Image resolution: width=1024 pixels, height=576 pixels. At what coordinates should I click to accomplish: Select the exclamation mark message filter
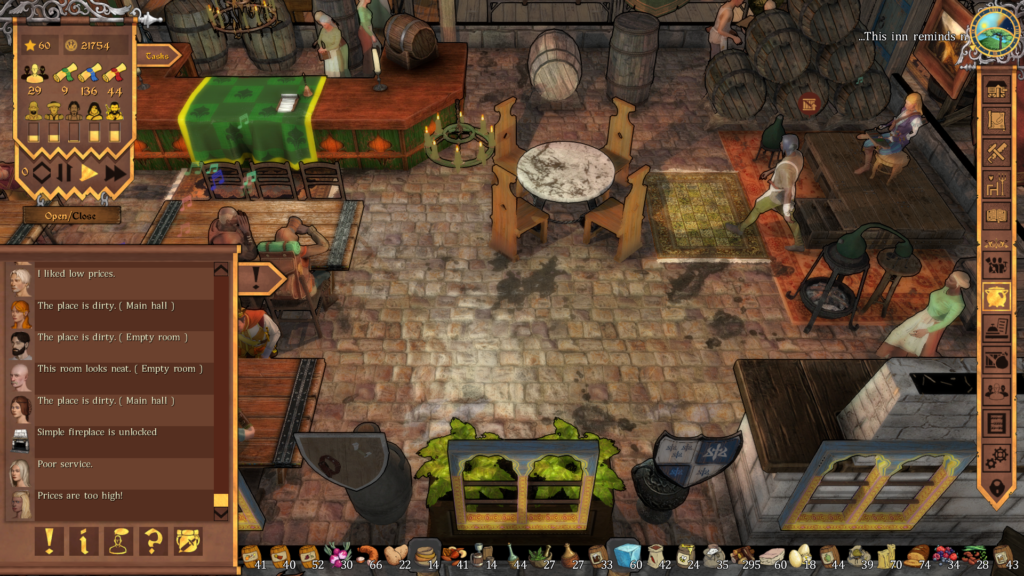pos(48,541)
